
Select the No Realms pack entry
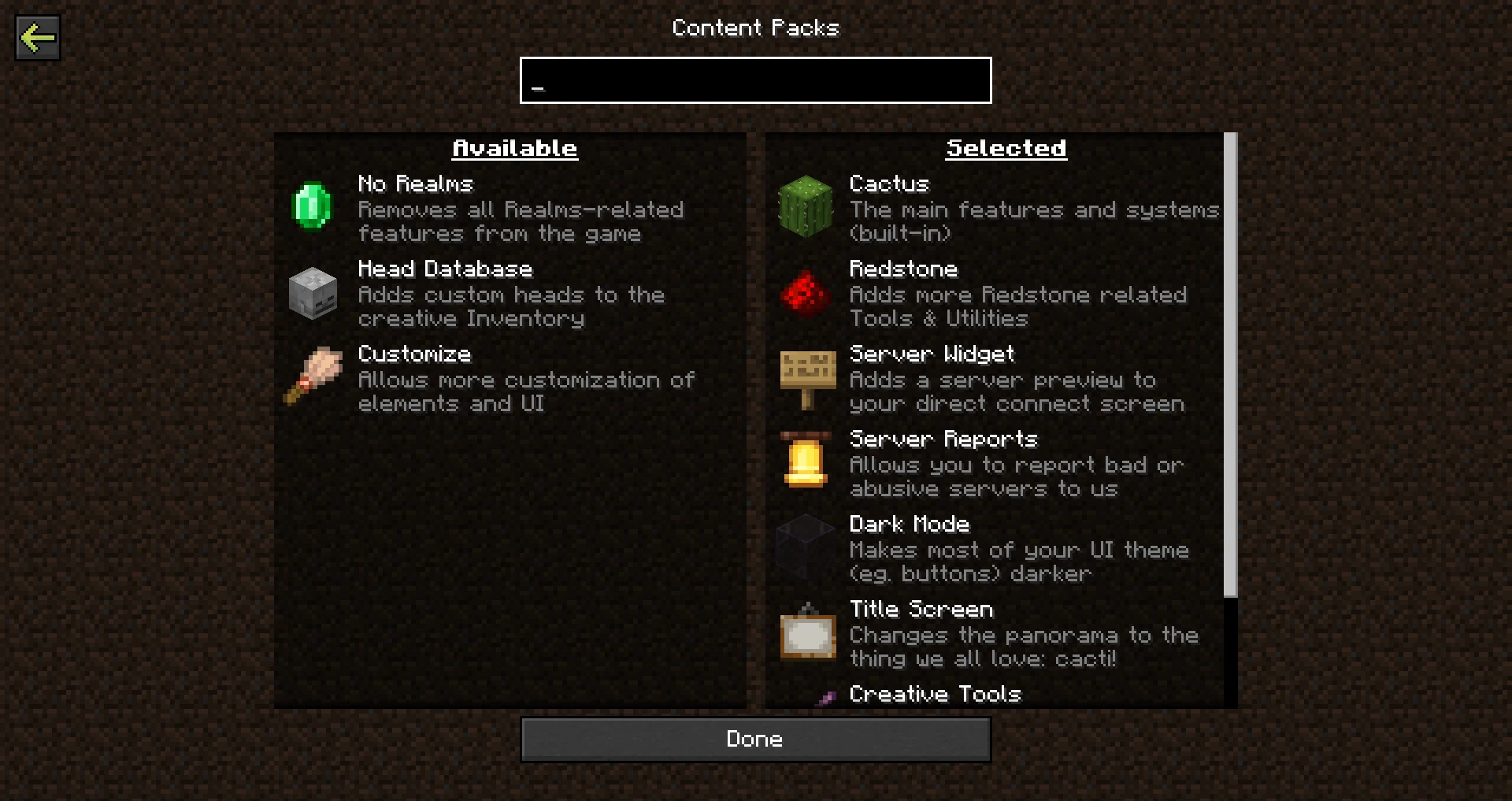(415, 184)
